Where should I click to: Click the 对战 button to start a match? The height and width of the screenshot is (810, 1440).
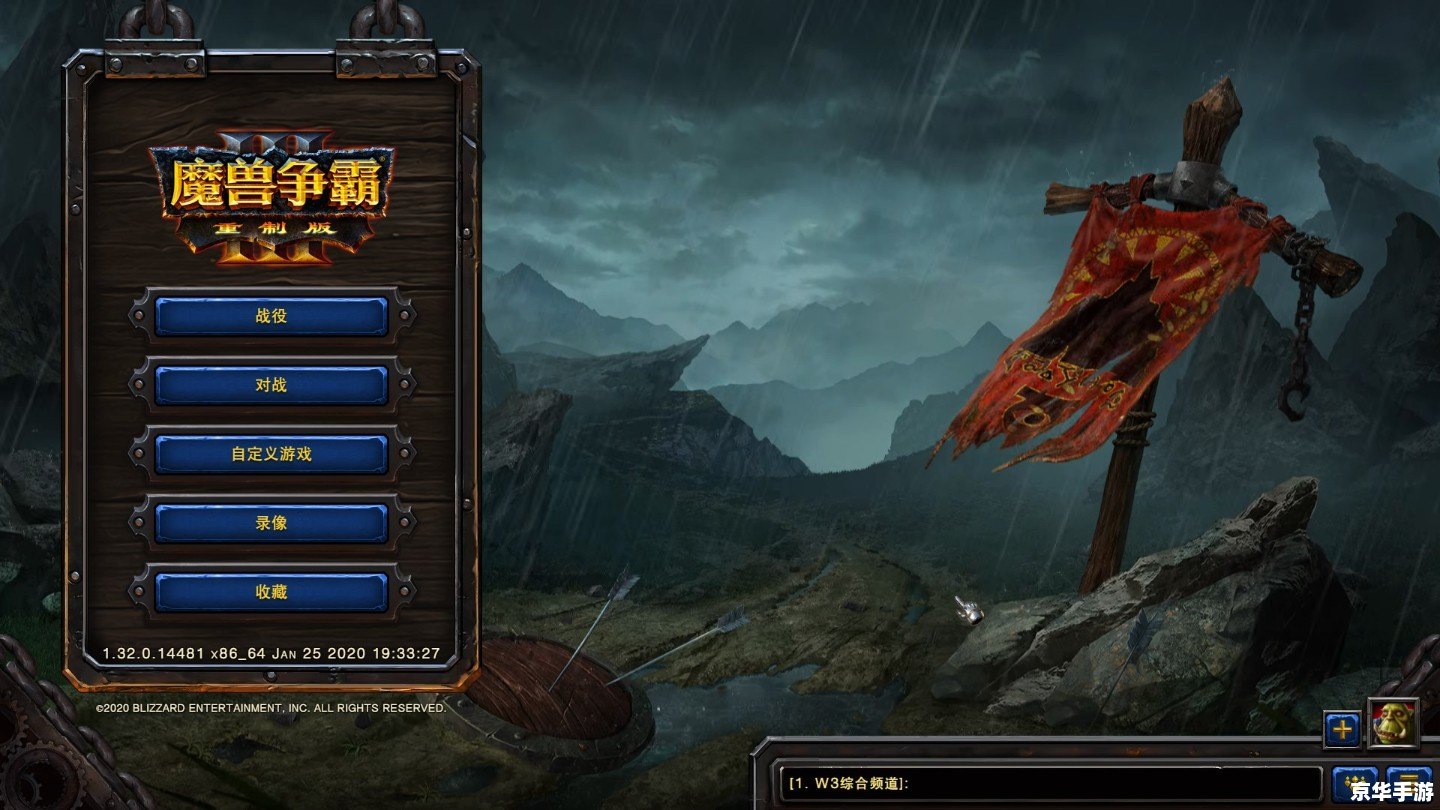pos(270,384)
